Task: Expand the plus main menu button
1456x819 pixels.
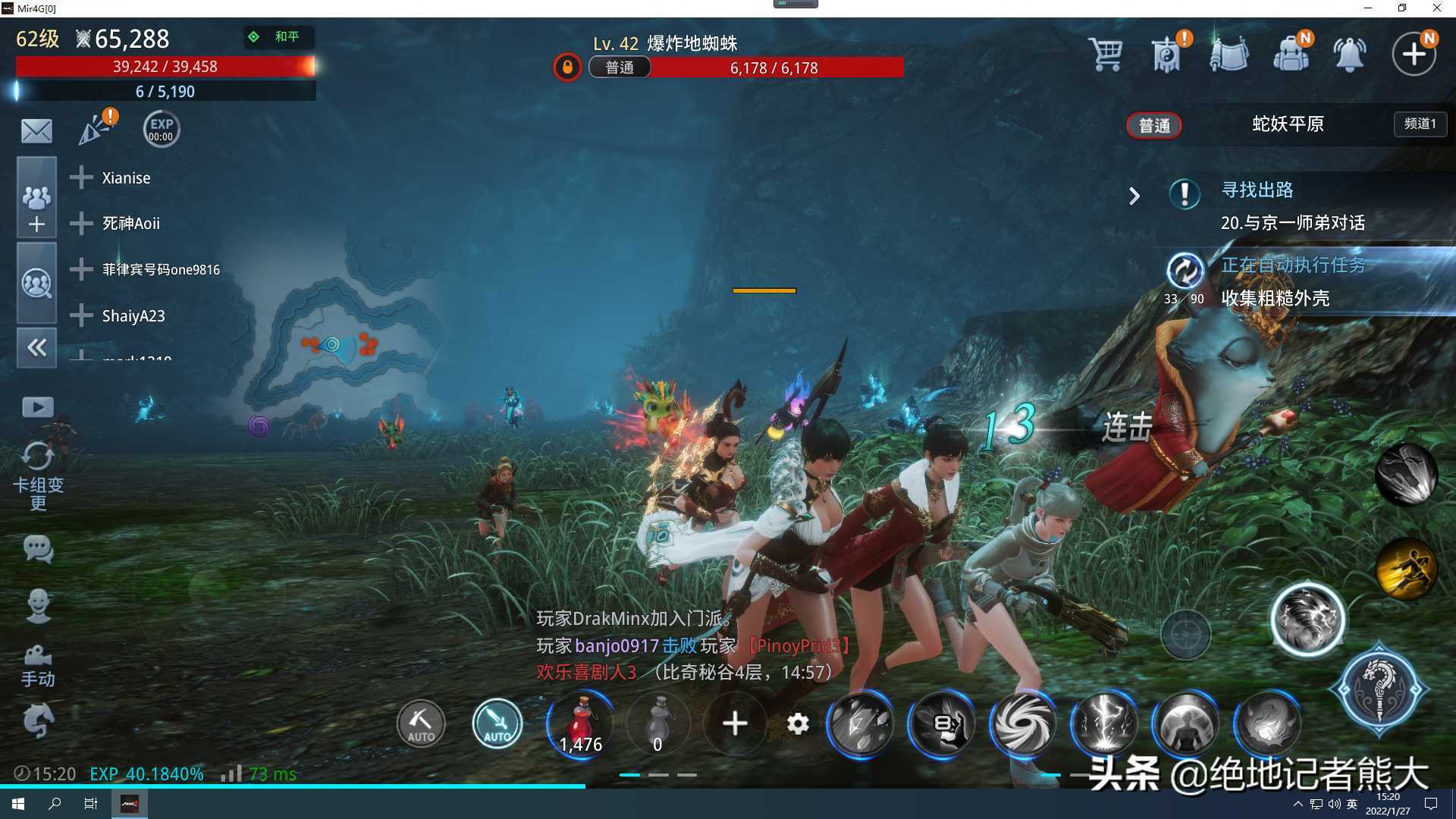Action: pyautogui.click(x=1414, y=55)
